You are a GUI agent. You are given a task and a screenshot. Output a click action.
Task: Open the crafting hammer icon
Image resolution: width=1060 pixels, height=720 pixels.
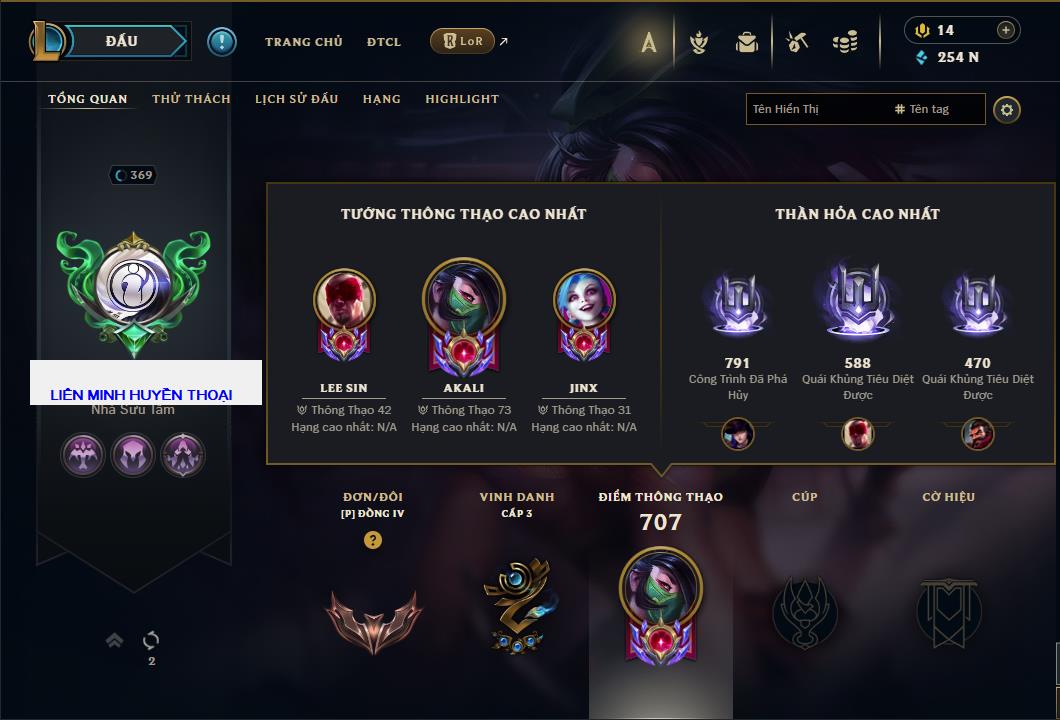click(x=797, y=42)
